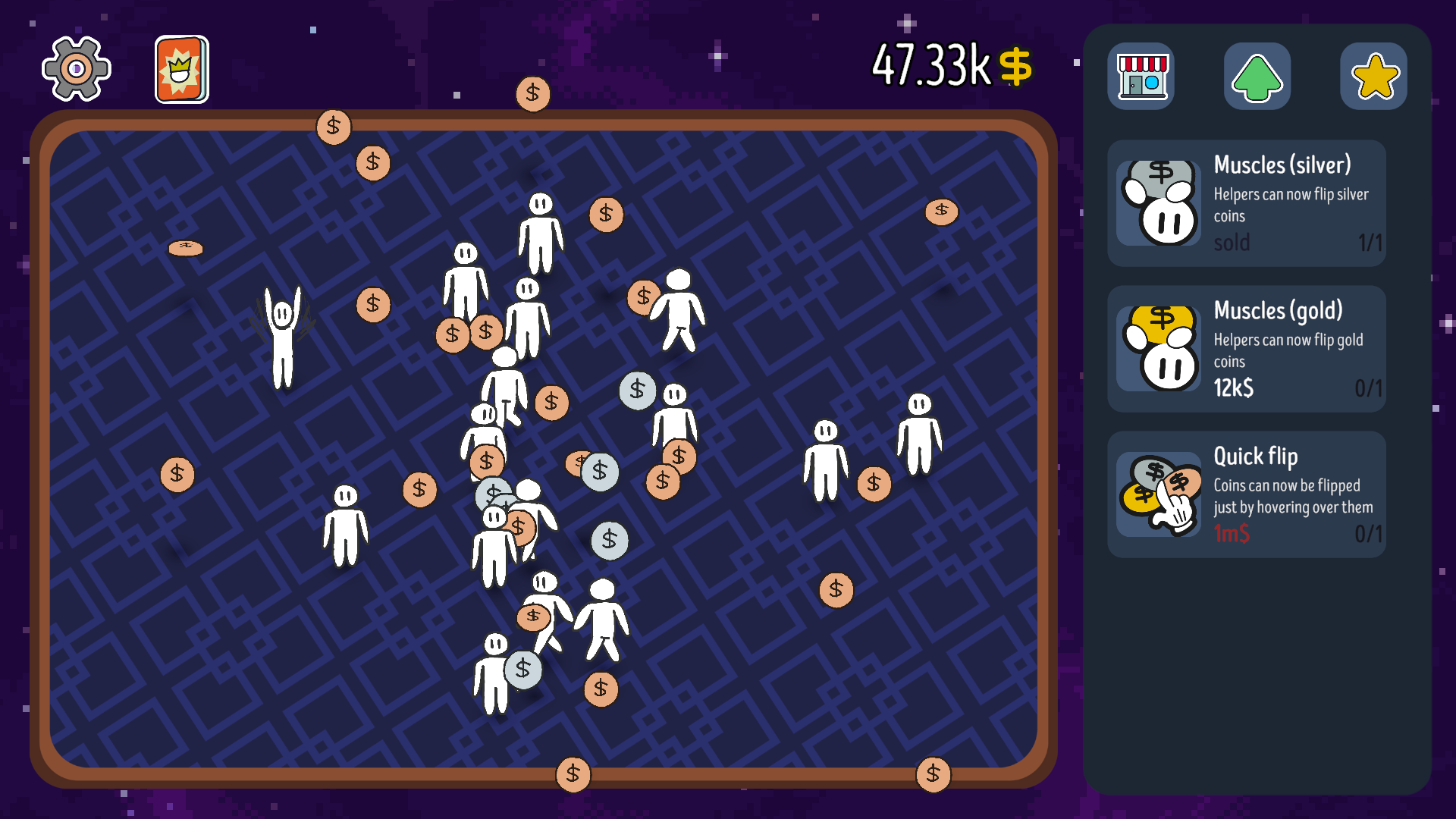Select the green arrow upgrades tab
Viewport: 1456px width, 819px height.
pos(1257,76)
